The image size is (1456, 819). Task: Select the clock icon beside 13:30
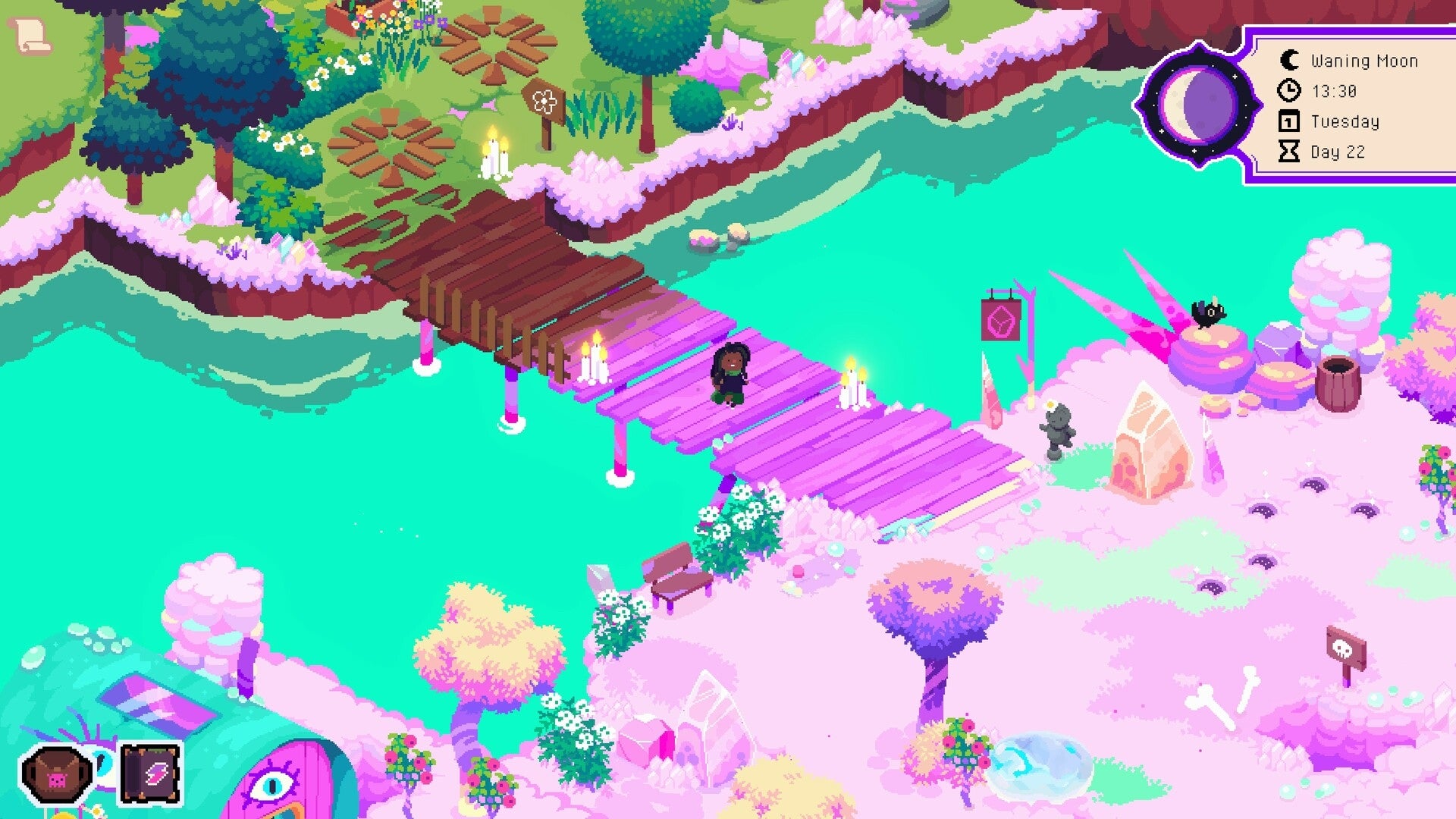[x=1288, y=91]
